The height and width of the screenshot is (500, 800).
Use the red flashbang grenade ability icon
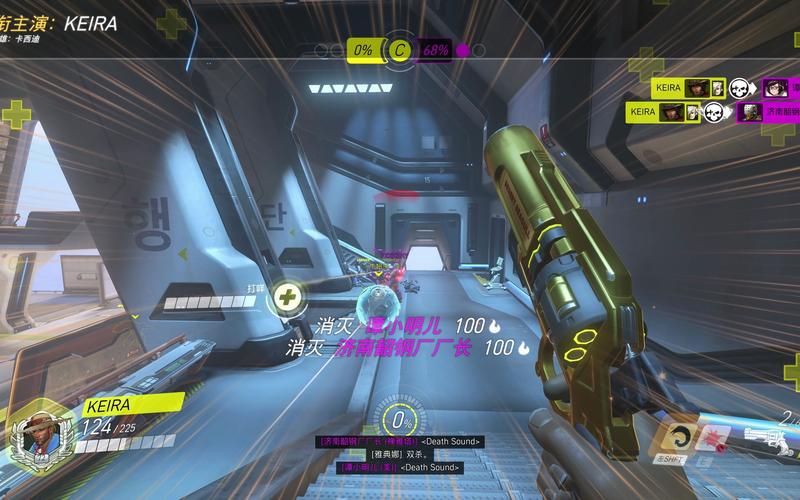(713, 436)
